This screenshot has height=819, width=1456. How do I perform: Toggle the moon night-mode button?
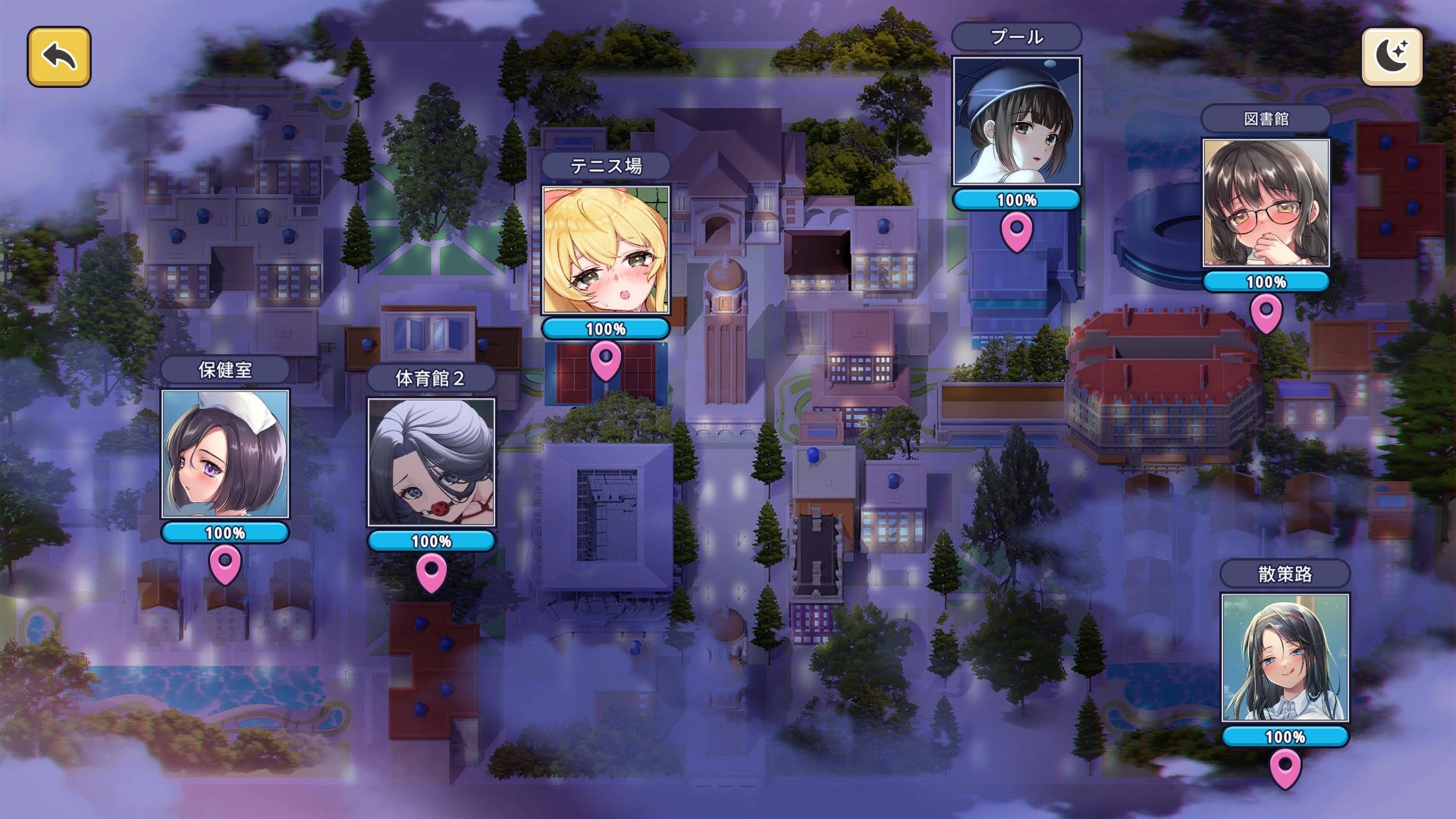pos(1392,57)
